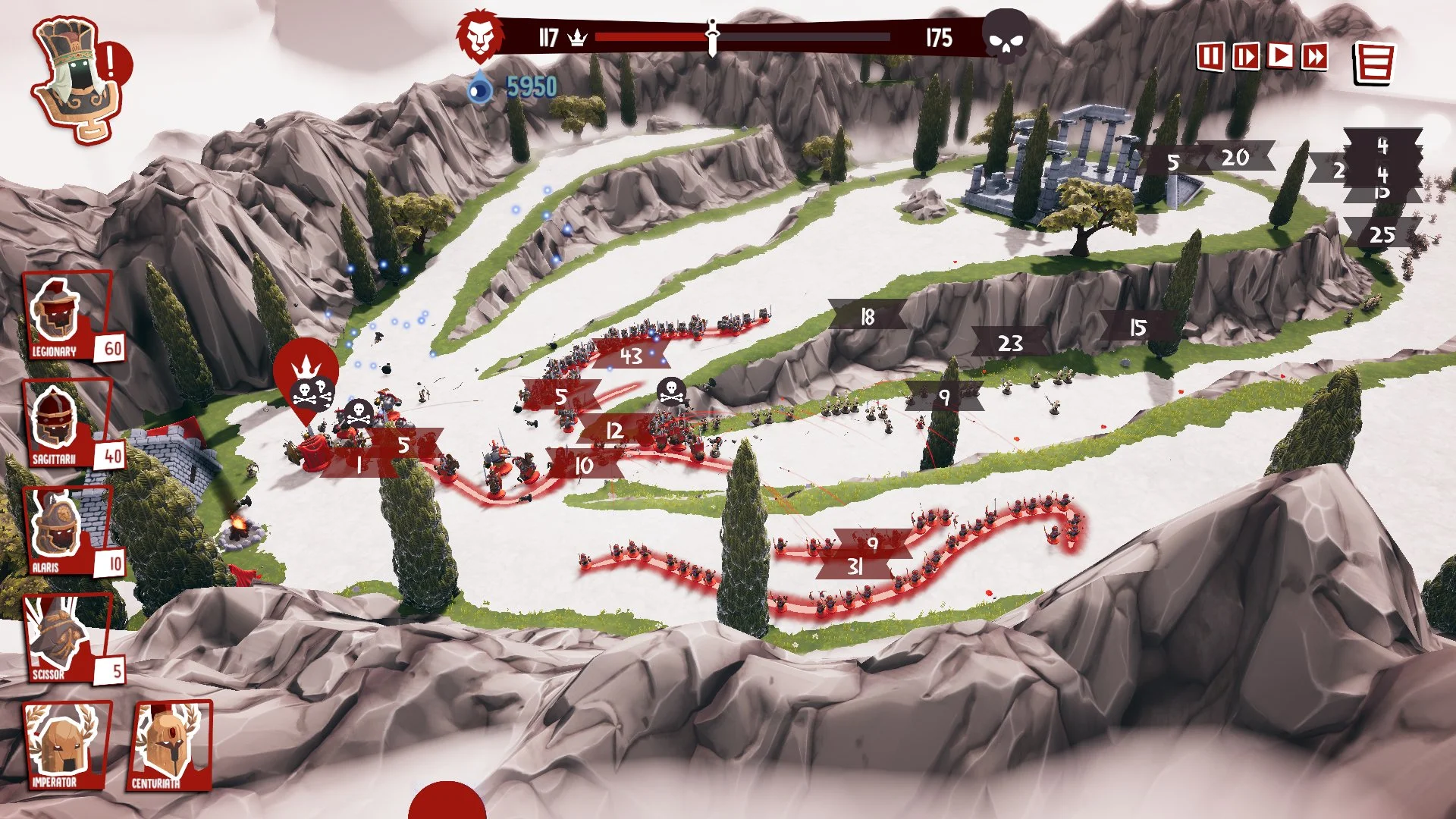Click the enemy group banner showing 23

(x=1010, y=344)
